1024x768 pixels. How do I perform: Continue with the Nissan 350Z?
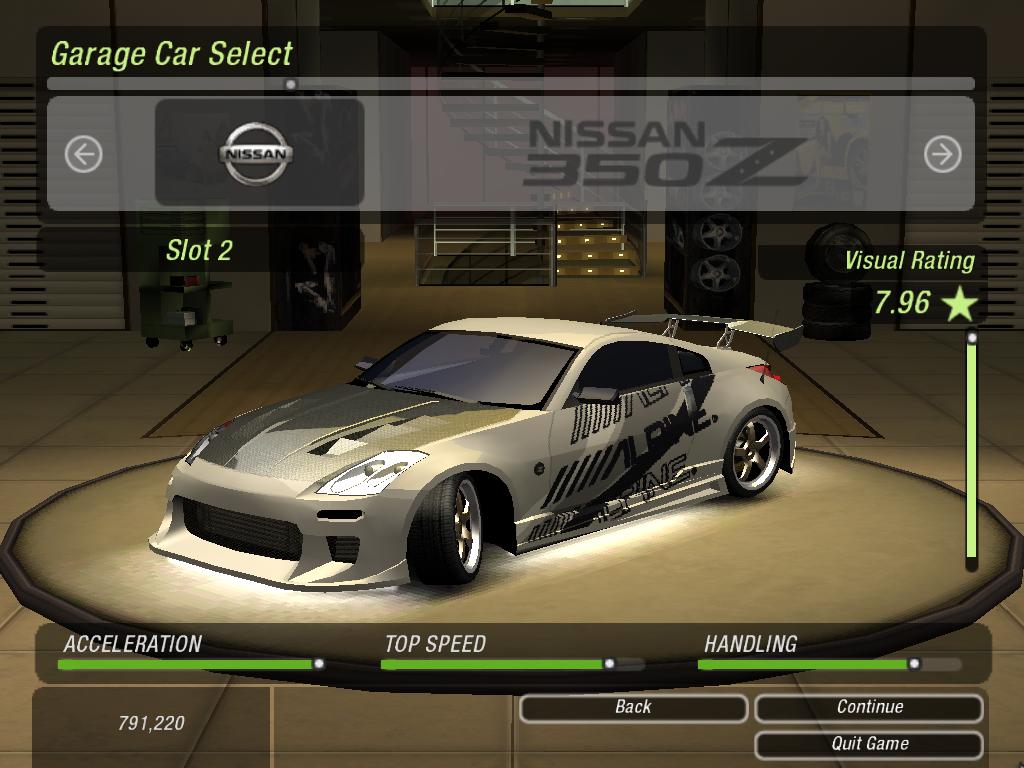[x=869, y=708]
